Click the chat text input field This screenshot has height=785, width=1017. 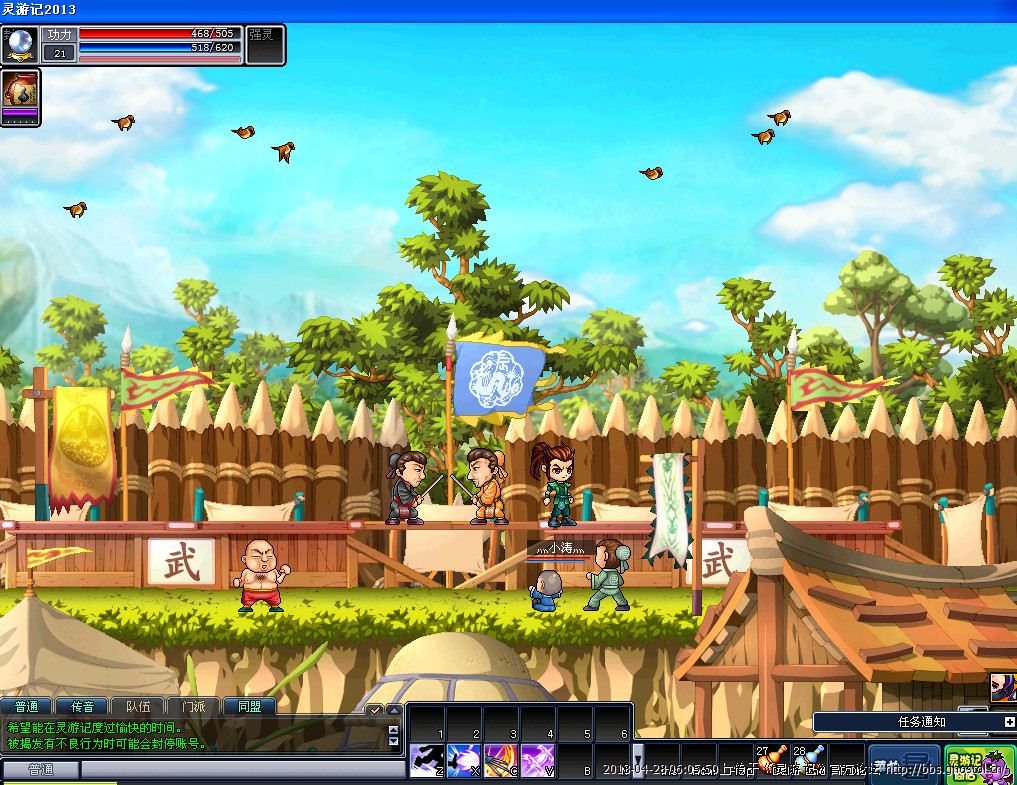coord(240,769)
